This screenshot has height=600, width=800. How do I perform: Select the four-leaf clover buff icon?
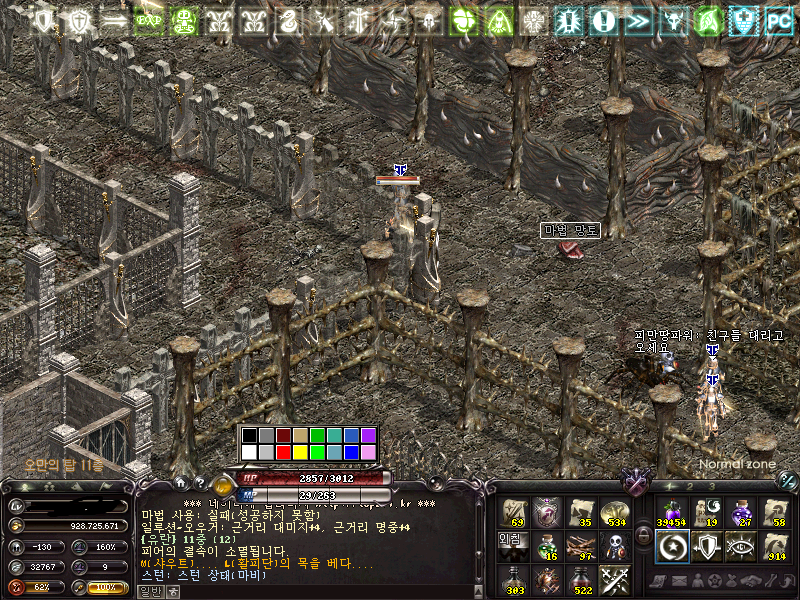point(463,19)
